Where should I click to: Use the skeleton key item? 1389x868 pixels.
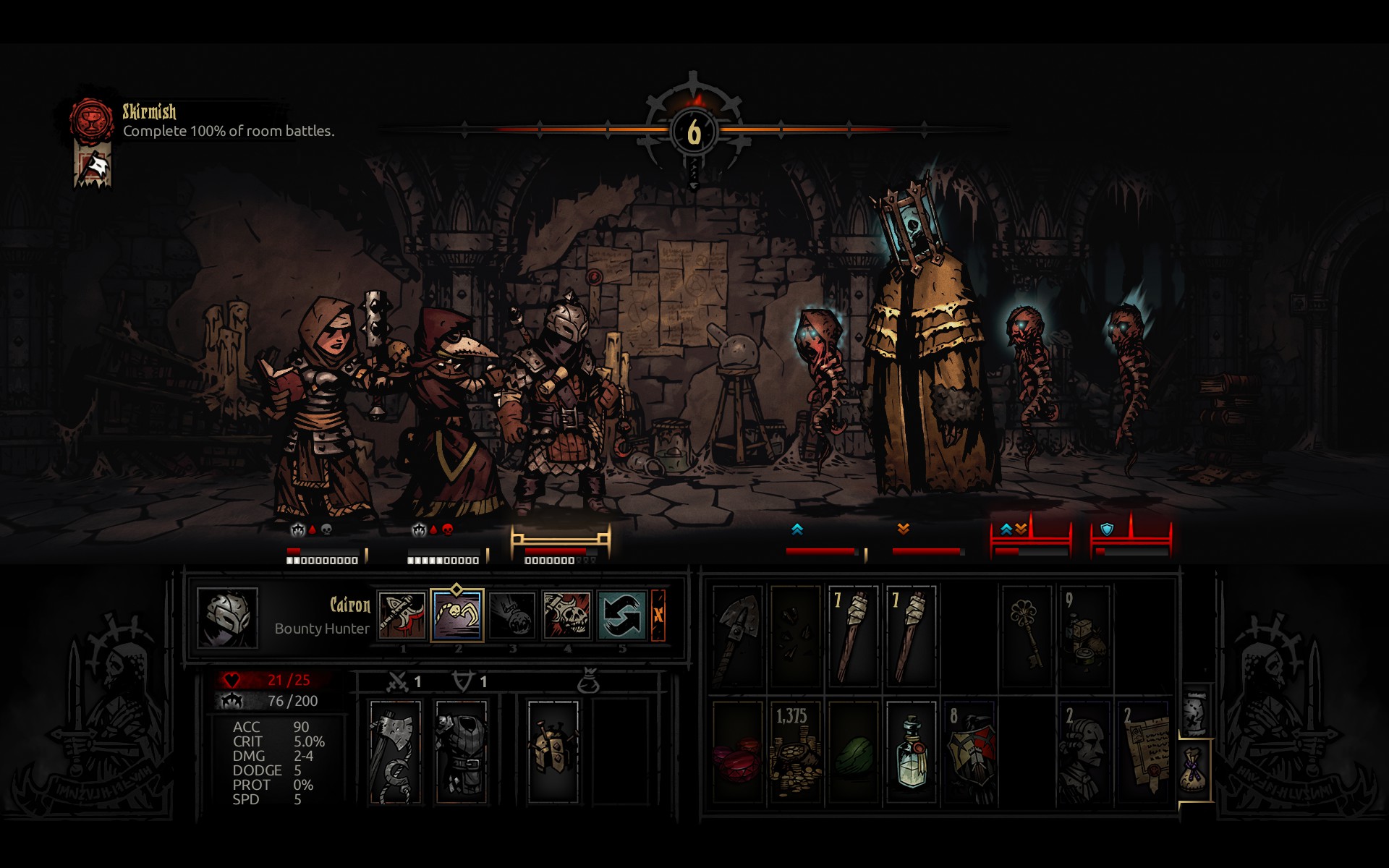click(x=1027, y=636)
